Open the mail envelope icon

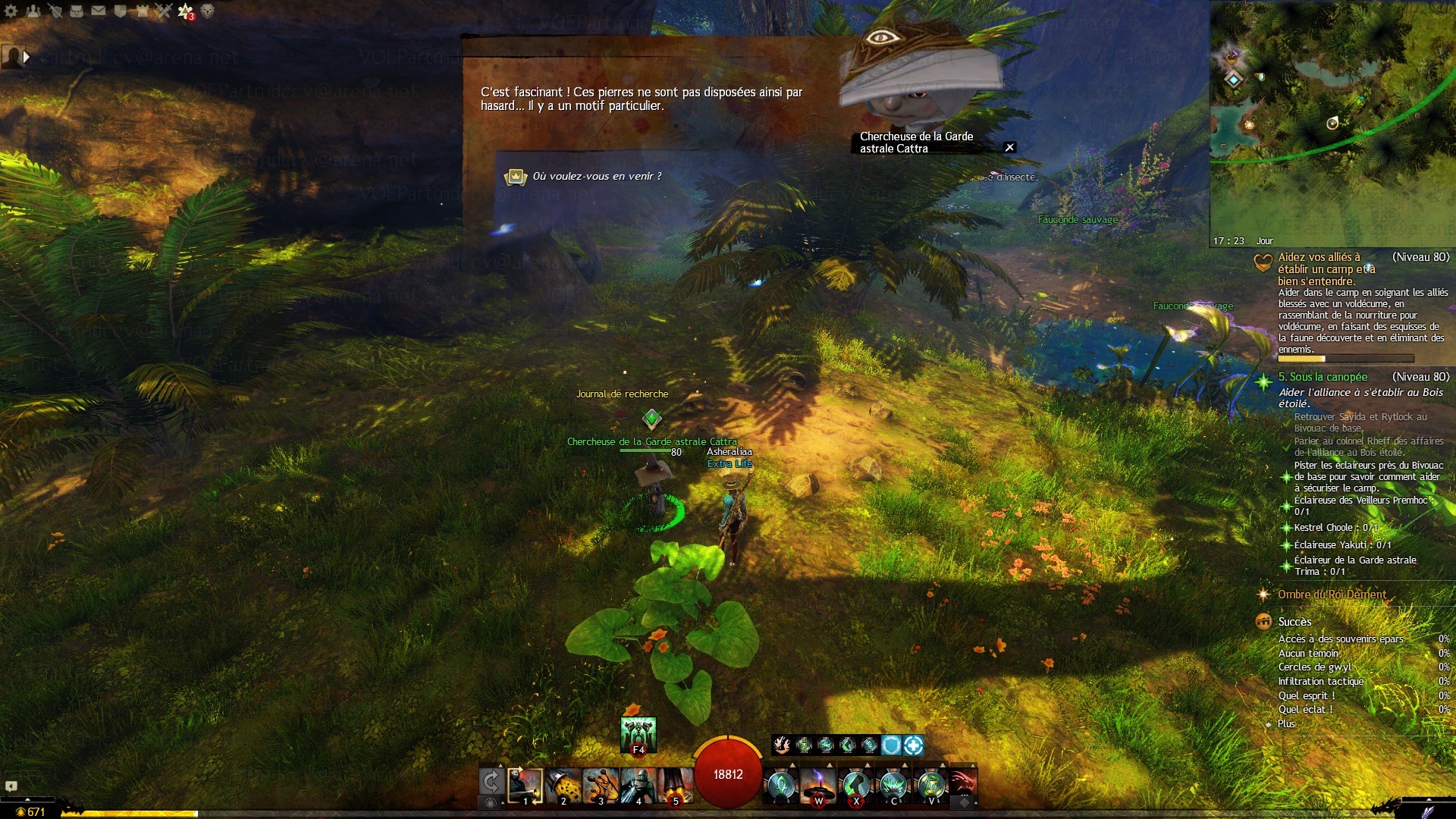coord(99,11)
